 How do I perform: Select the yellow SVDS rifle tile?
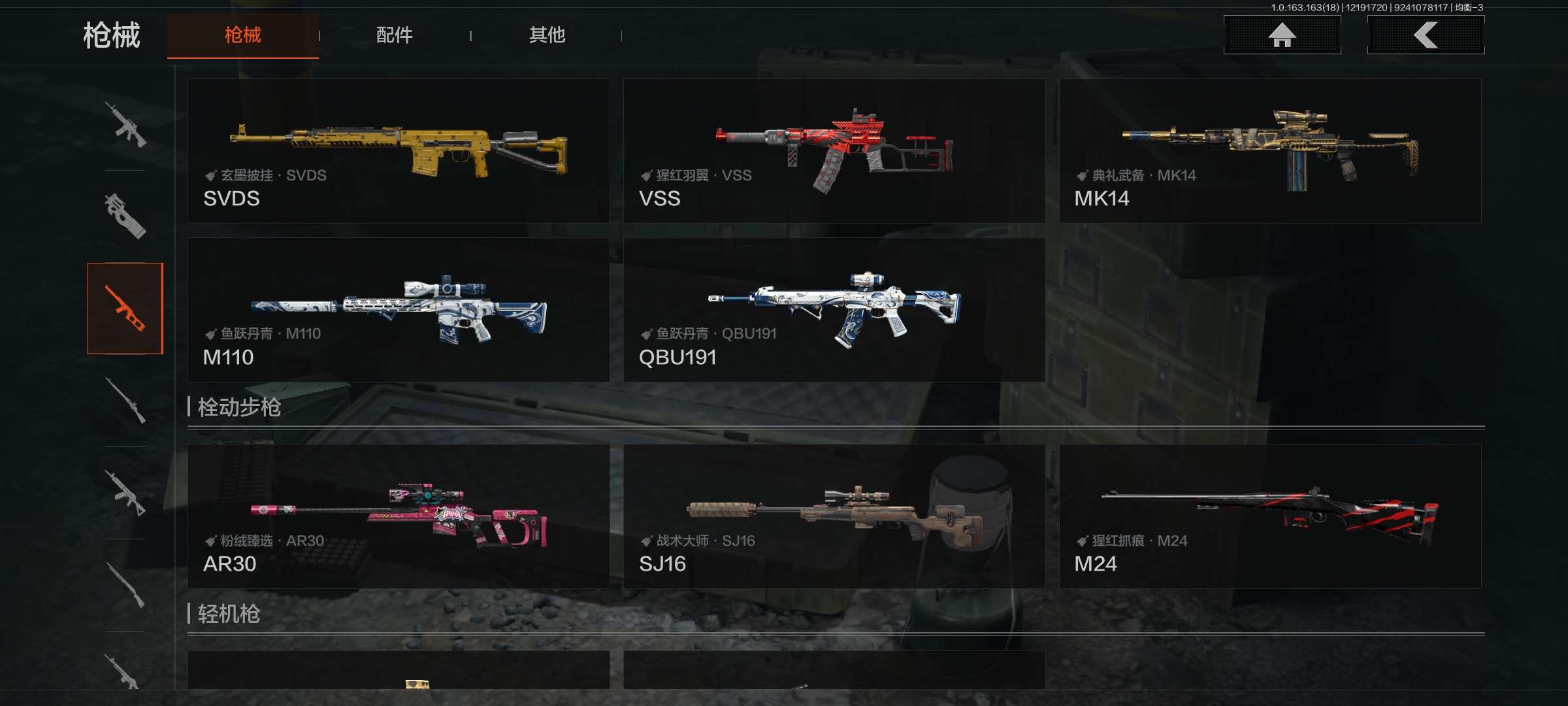[x=399, y=151]
